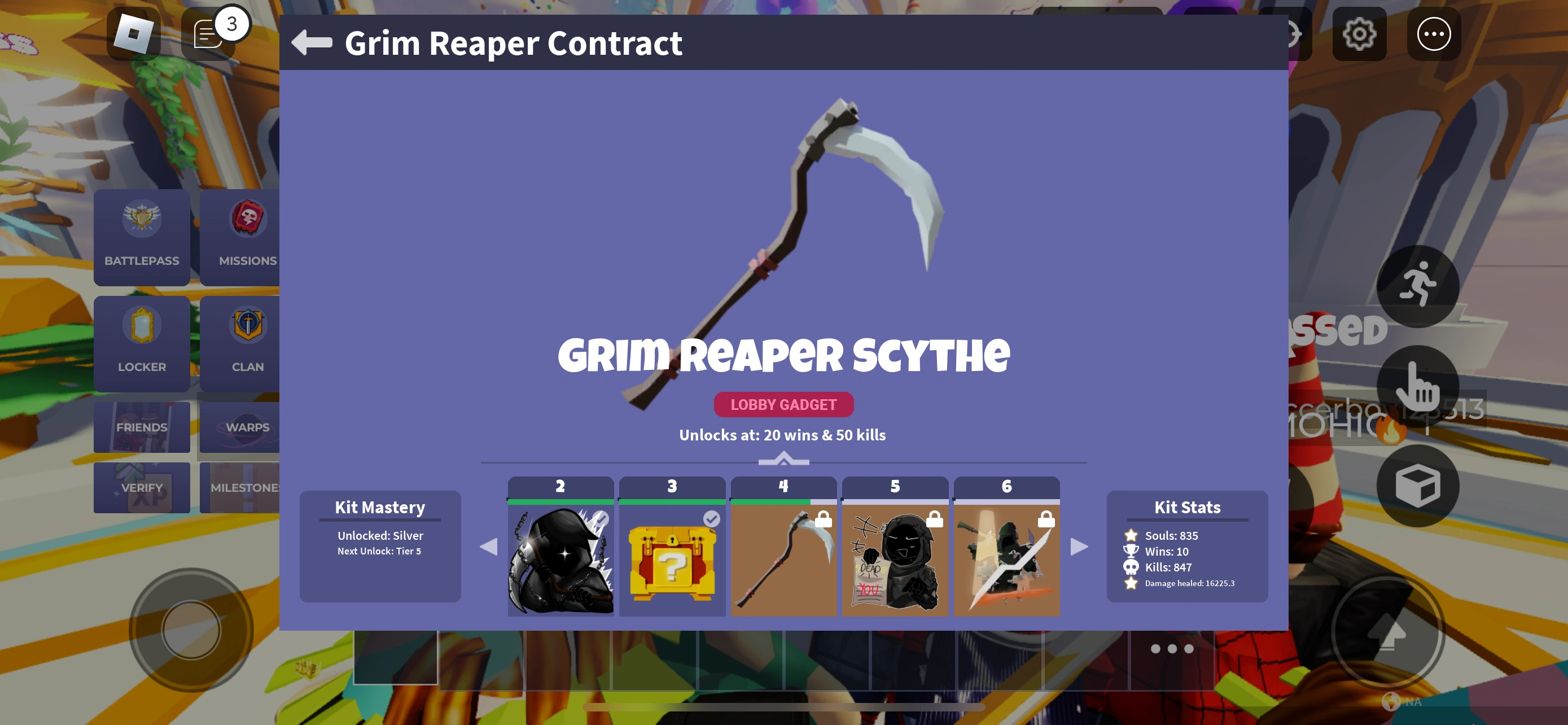The image size is (1568, 725).
Task: Advance tiers using the right arrow
Action: click(x=1079, y=547)
